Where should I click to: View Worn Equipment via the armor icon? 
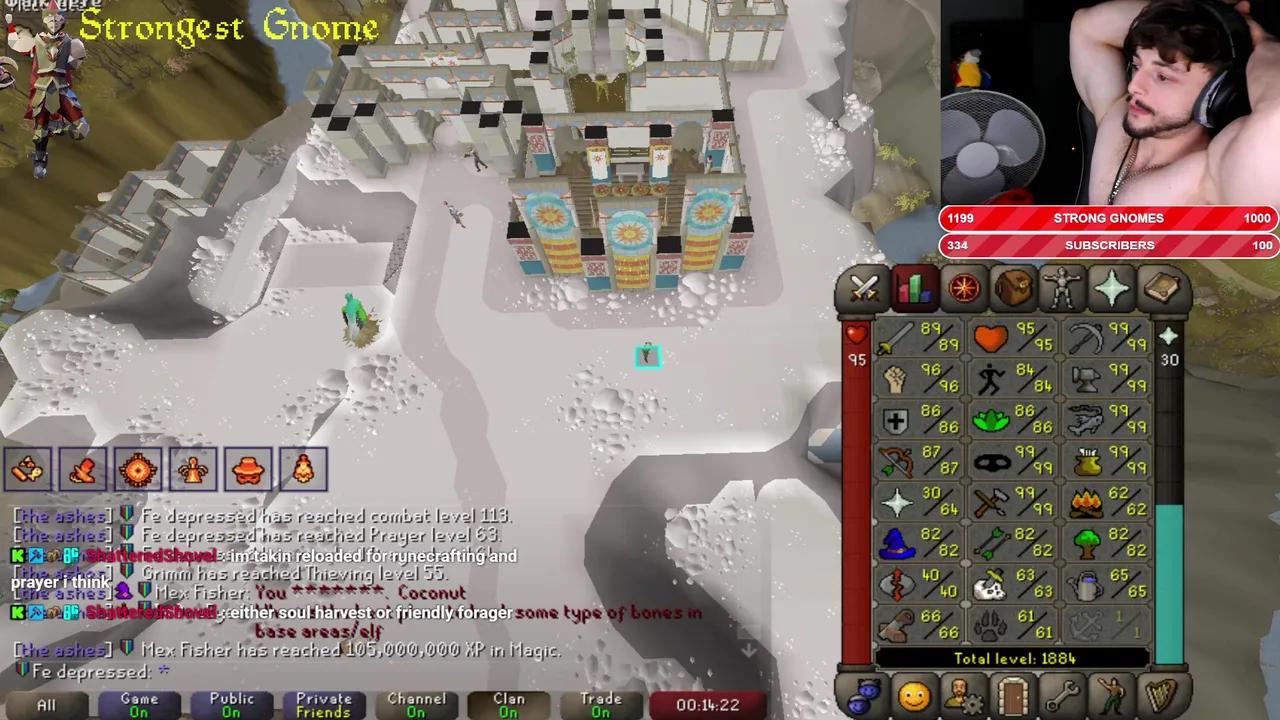[1063, 289]
